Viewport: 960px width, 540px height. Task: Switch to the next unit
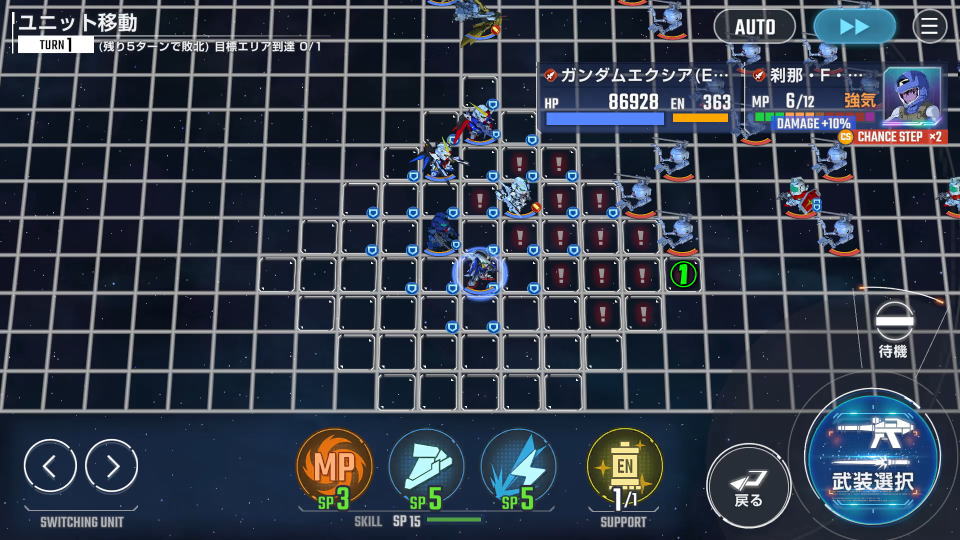point(111,465)
